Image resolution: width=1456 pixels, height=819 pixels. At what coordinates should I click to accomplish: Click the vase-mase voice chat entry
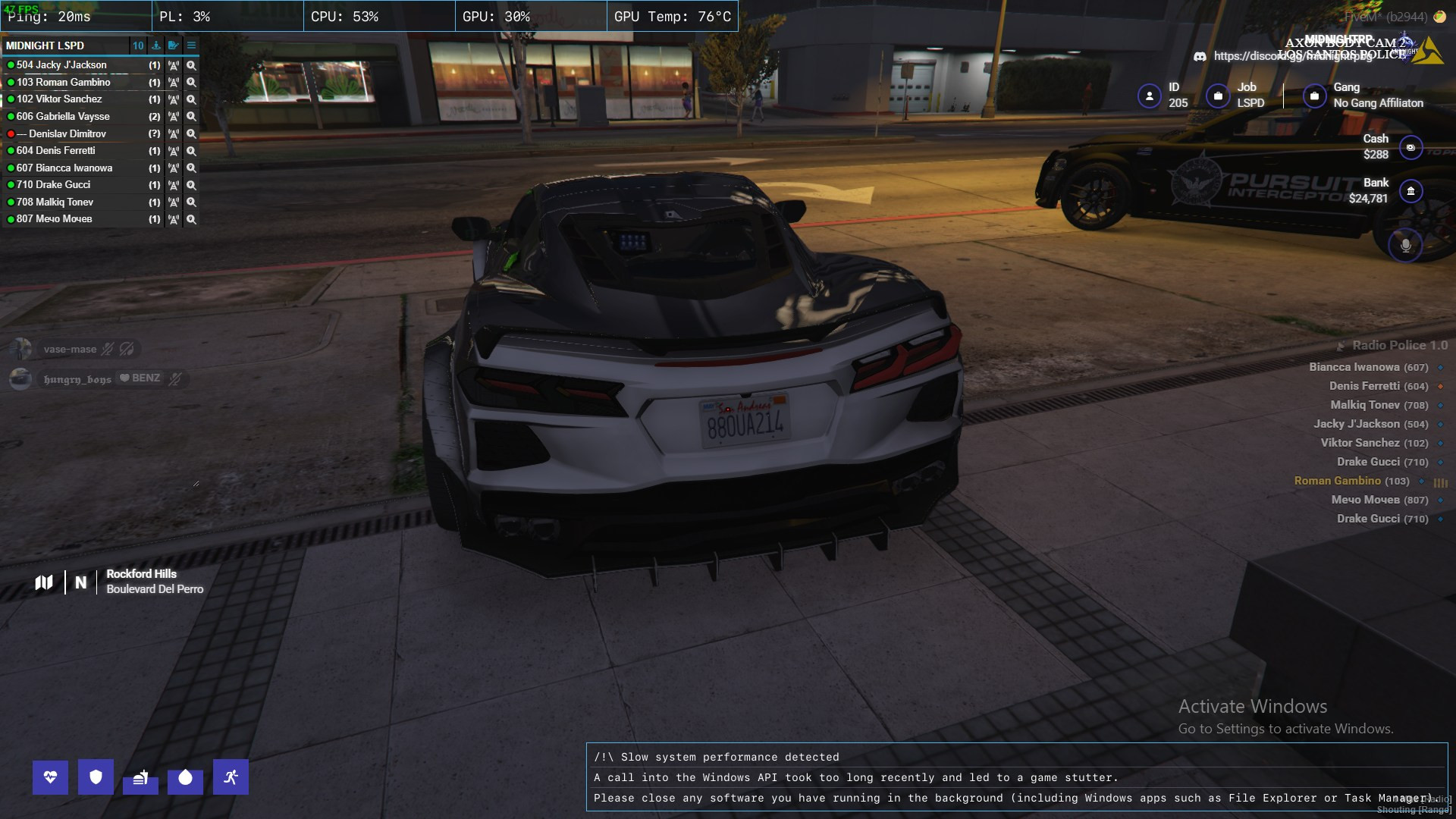pyautogui.click(x=70, y=349)
